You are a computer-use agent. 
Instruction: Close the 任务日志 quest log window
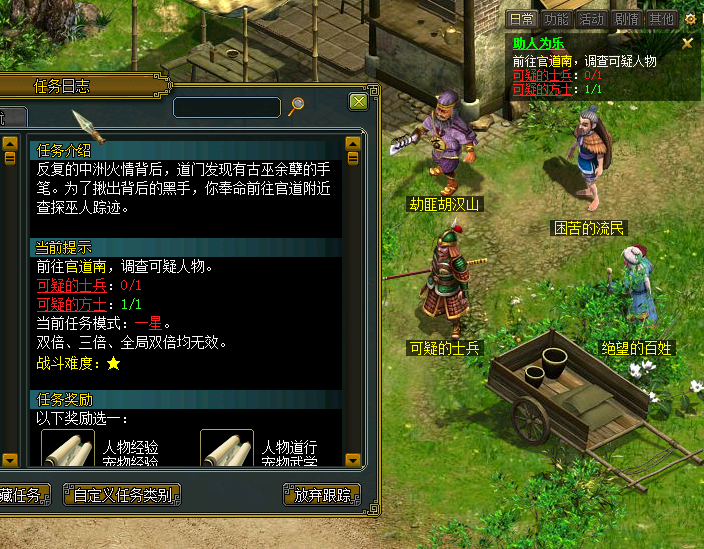point(358,102)
